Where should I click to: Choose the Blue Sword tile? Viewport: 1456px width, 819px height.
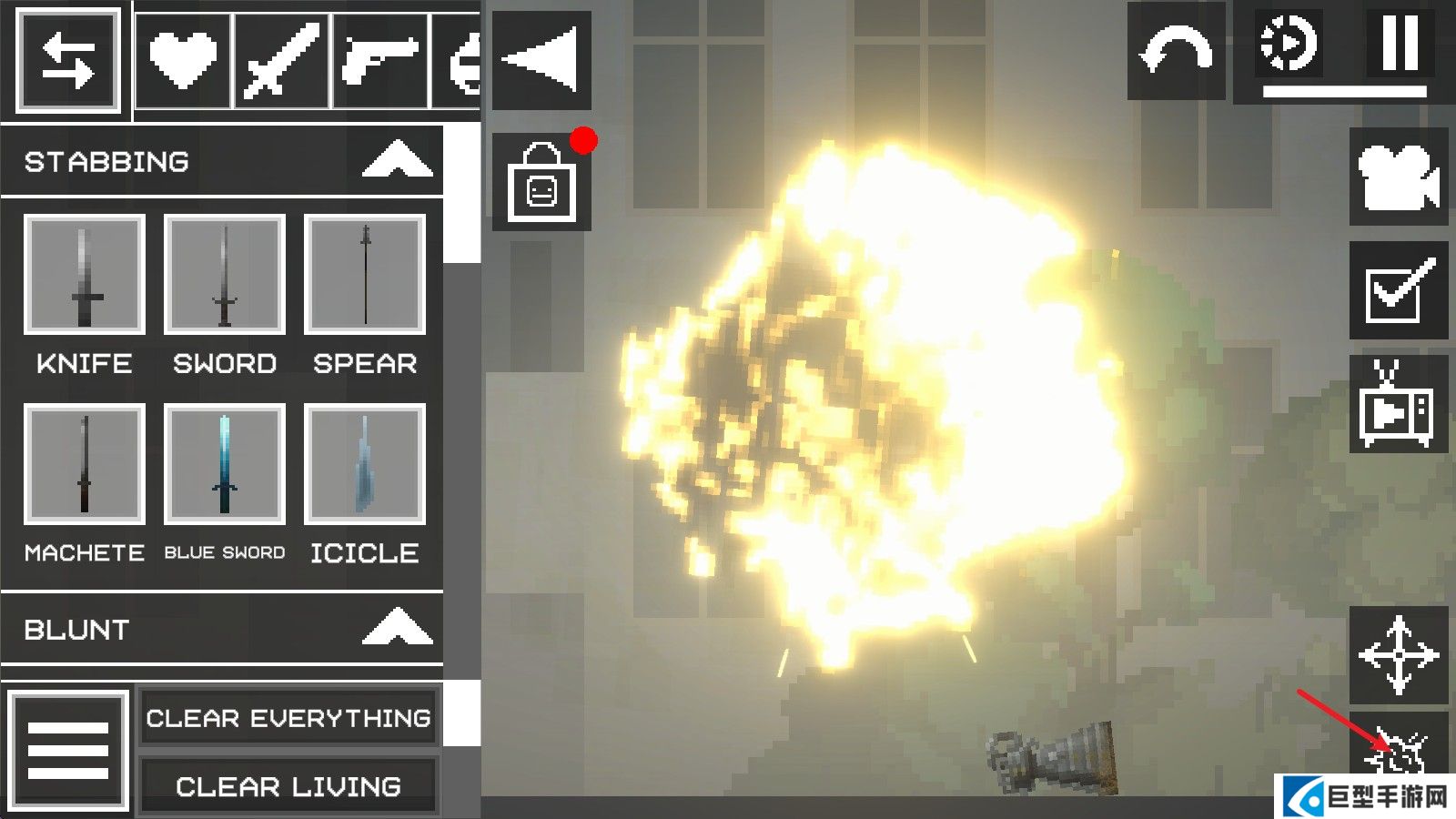point(224,464)
